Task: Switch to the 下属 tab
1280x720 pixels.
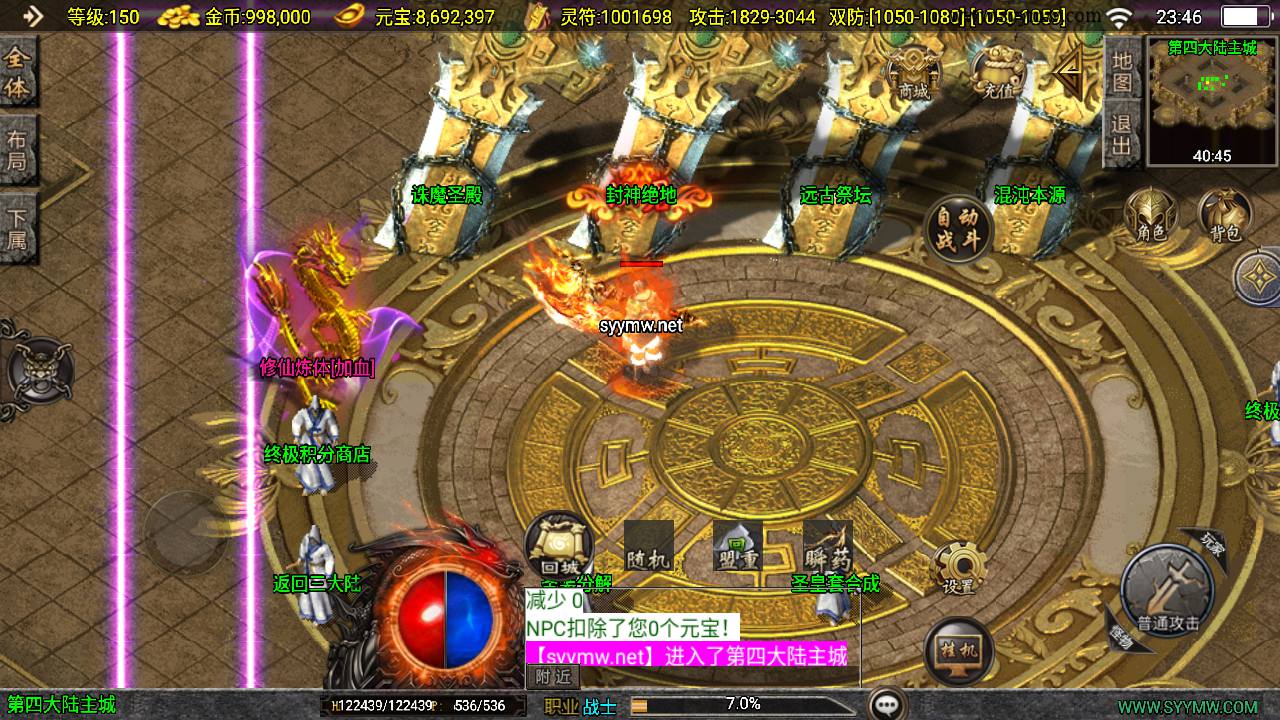Action: 18,227
